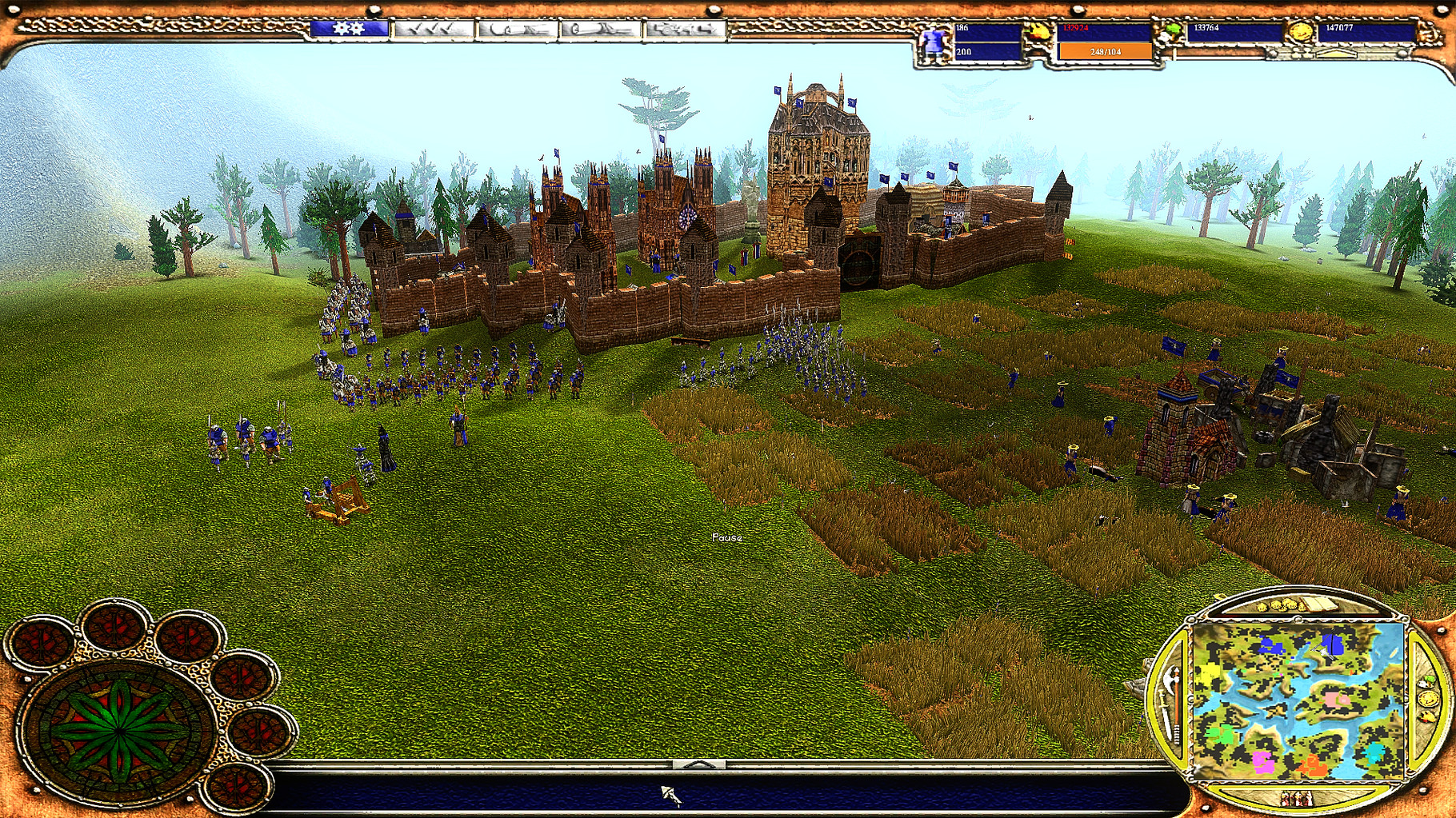Viewport: 1456px width, 818px height.
Task: Select the plow toolbar icon at far right
Action: pos(684,32)
